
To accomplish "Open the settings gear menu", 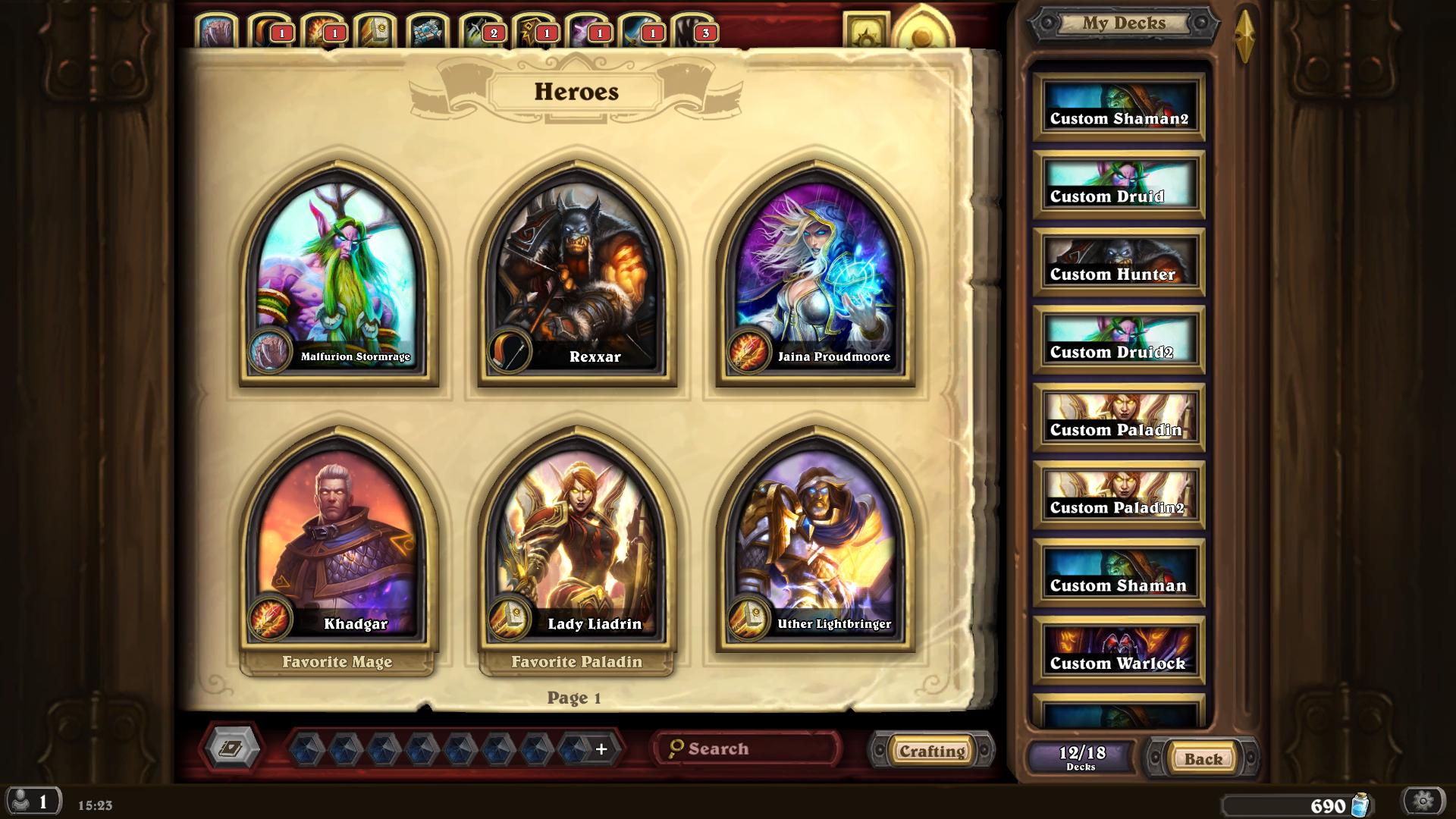I will coord(1423,801).
